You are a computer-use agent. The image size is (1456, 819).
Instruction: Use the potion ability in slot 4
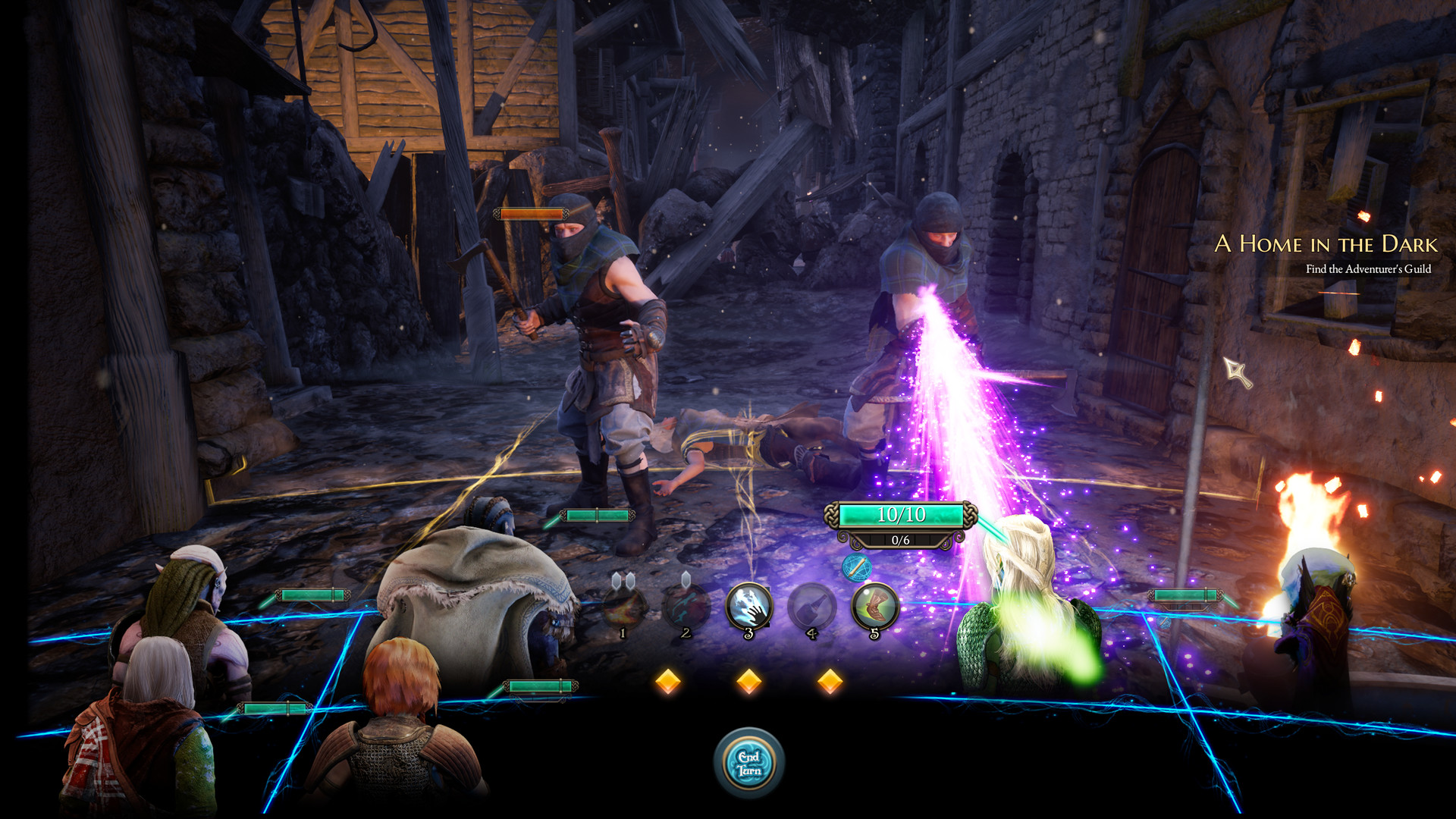[811, 604]
